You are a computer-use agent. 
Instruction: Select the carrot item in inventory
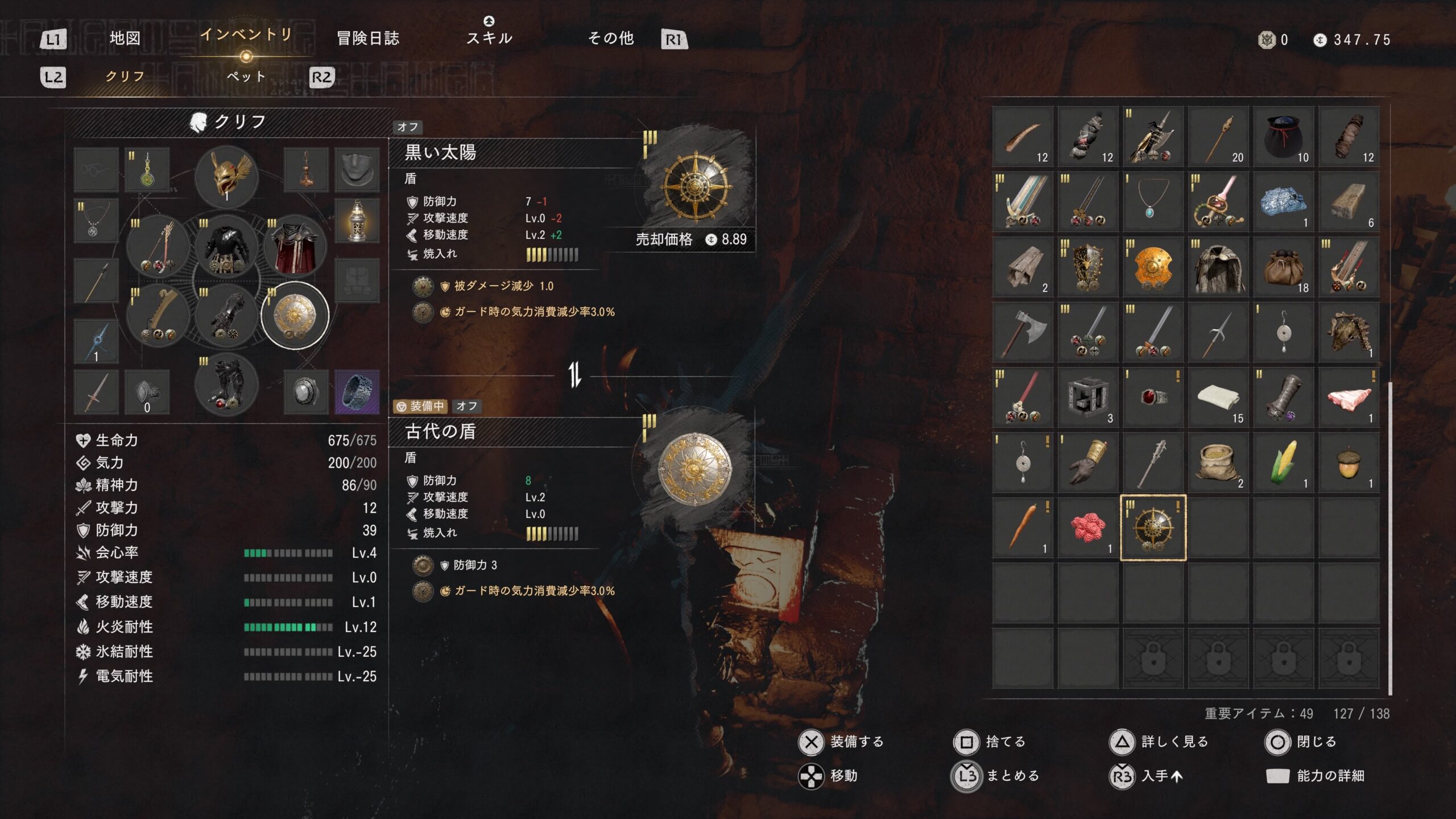pyautogui.click(x=1023, y=528)
